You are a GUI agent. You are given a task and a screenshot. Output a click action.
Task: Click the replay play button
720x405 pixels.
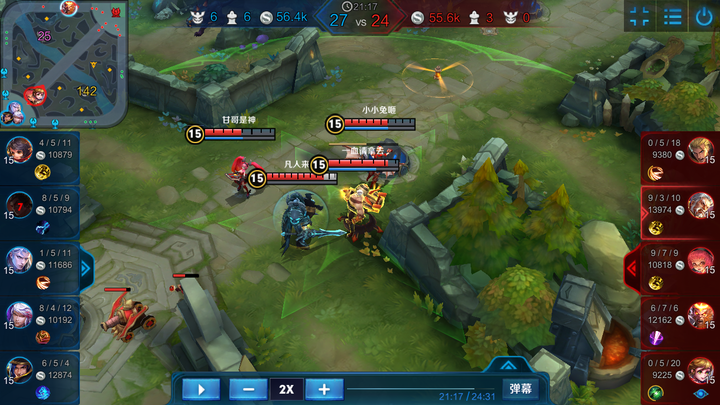tap(201, 389)
